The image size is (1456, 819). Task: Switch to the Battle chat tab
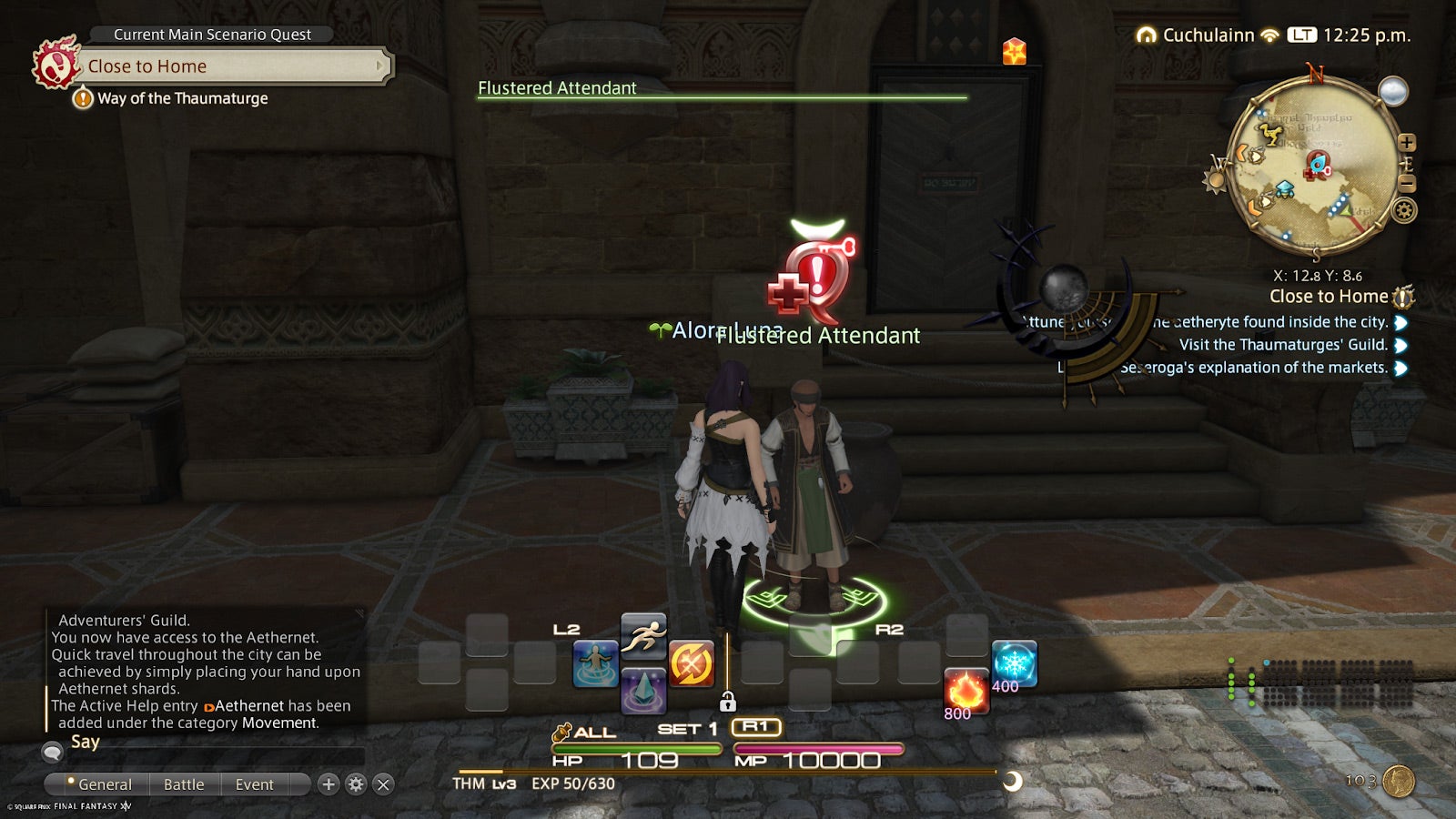pyautogui.click(x=184, y=784)
